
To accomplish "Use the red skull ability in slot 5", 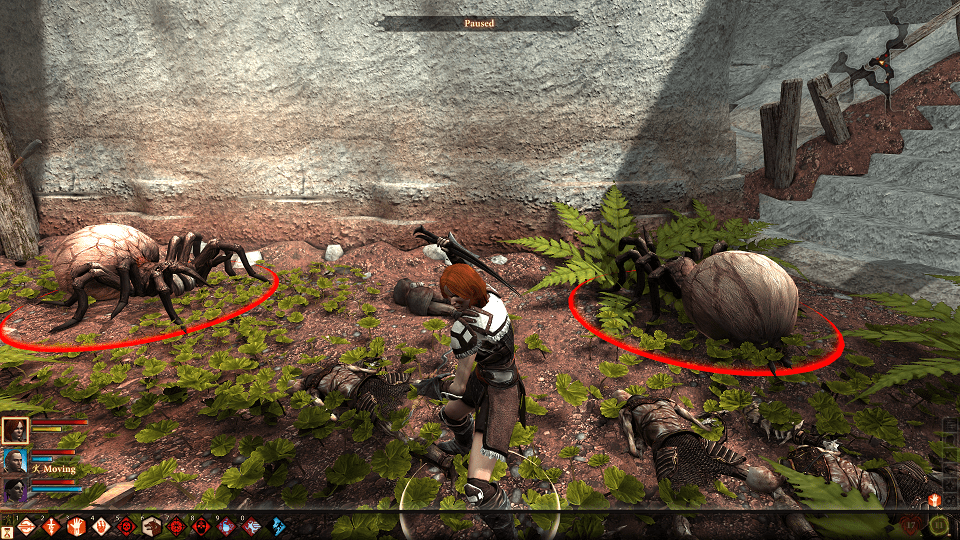I will coord(126,526).
